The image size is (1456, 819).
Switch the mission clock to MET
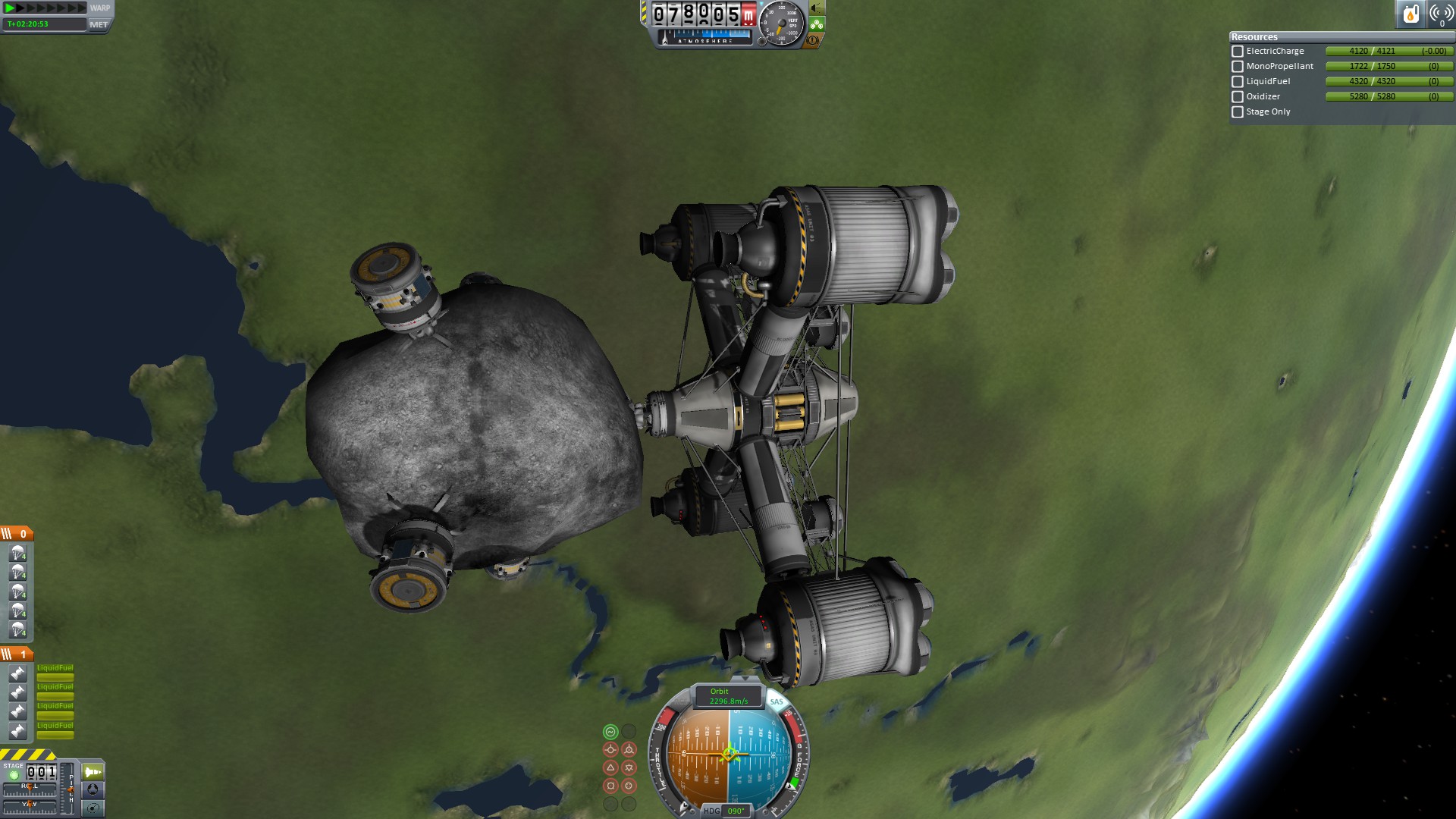(x=99, y=24)
